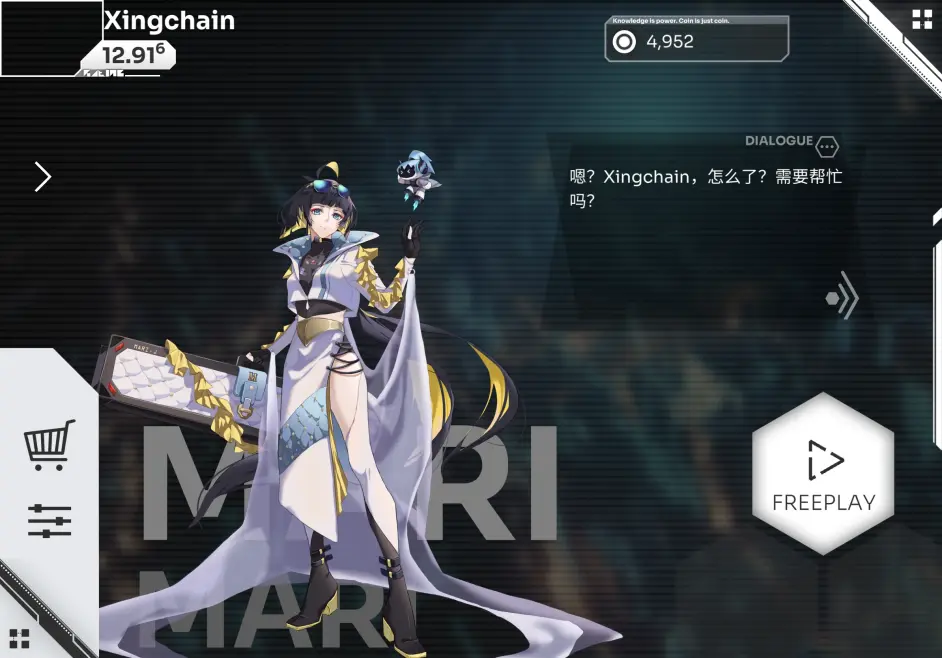The width and height of the screenshot is (942, 658).
Task: Open the settings sliders icon
Action: [49, 520]
